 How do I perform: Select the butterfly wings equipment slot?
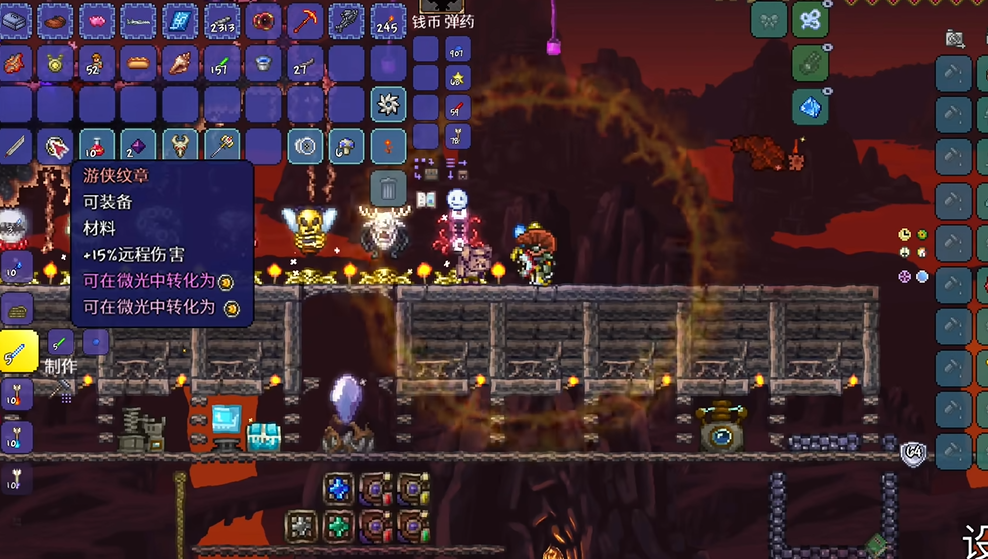(x=810, y=20)
